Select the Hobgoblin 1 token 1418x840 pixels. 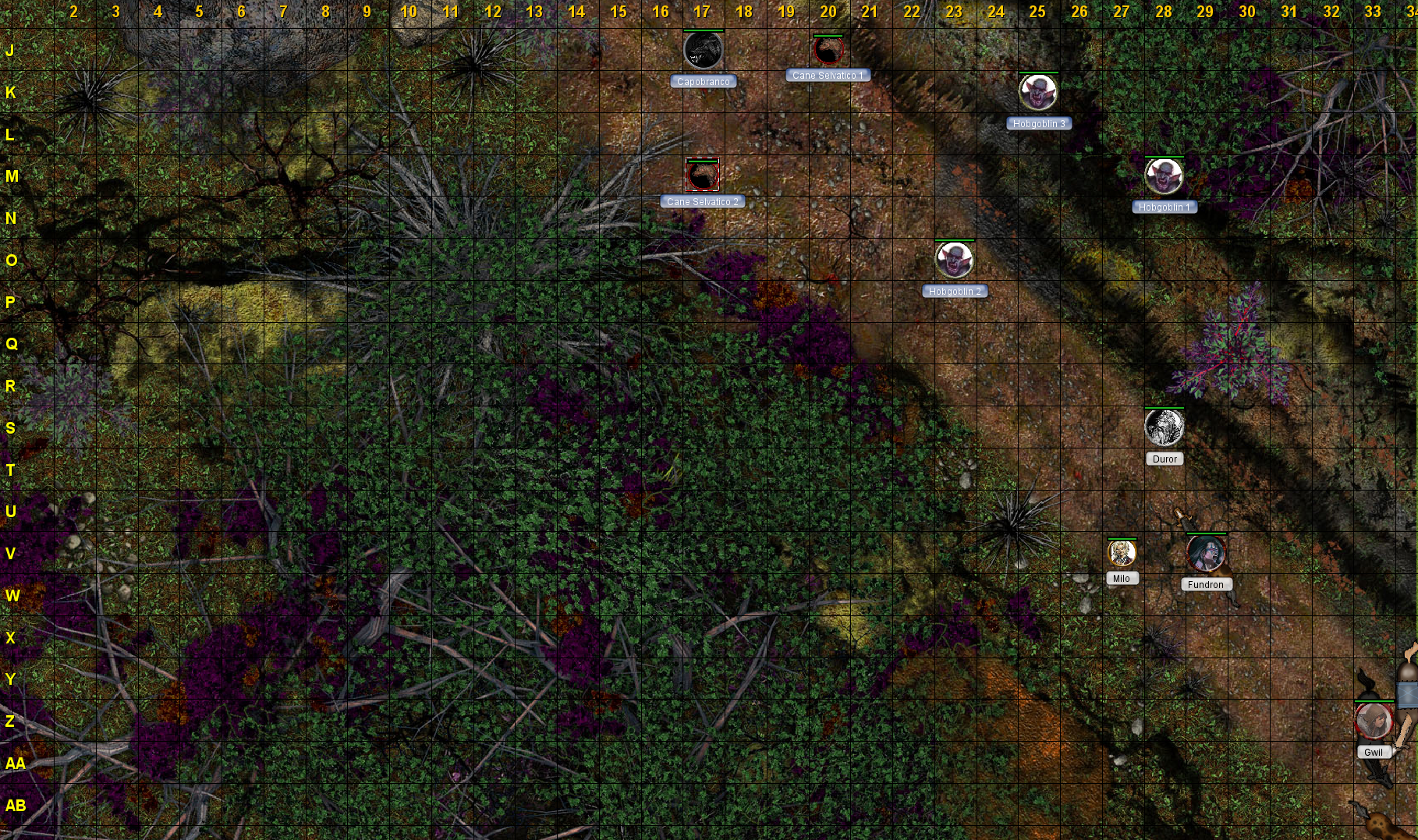[1164, 176]
